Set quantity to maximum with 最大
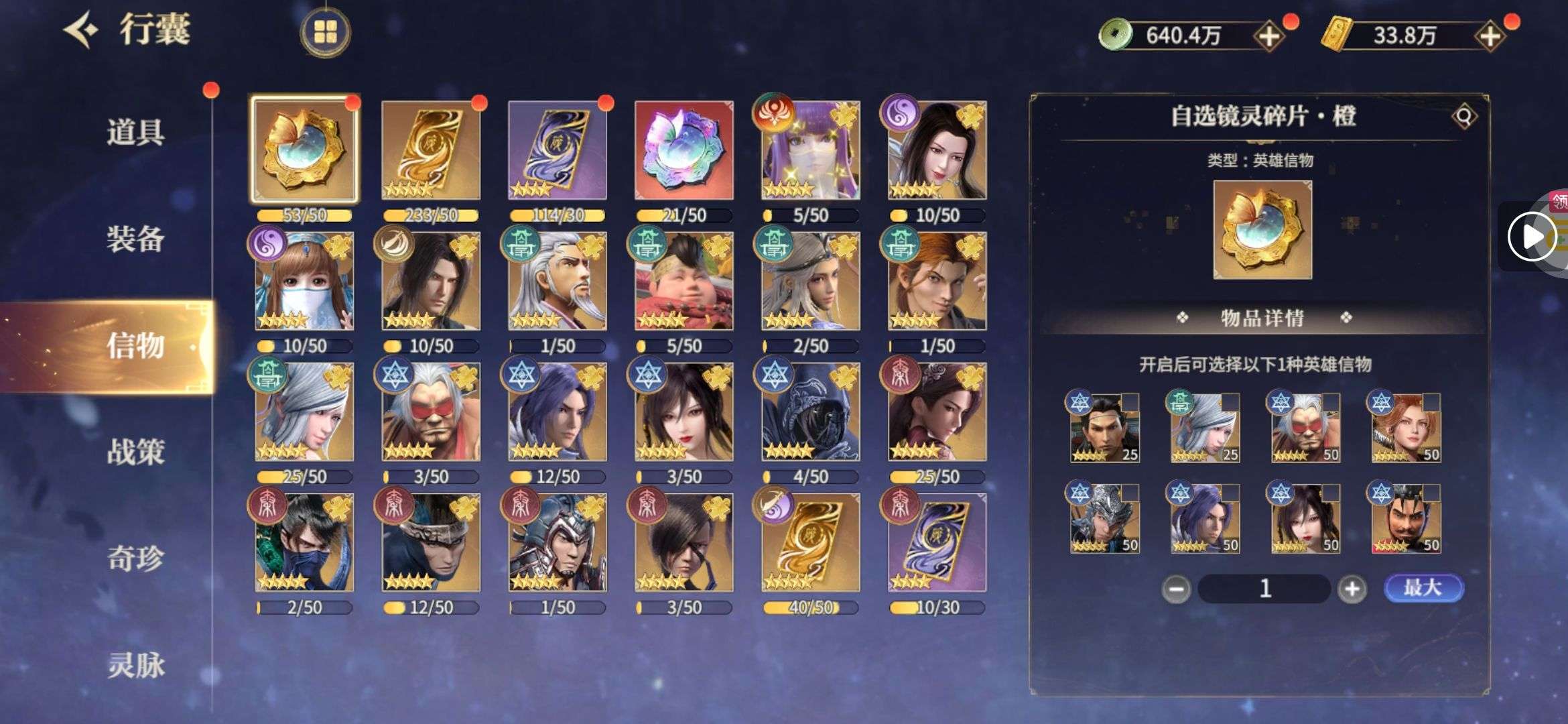This screenshot has width=1568, height=724. tap(1423, 588)
